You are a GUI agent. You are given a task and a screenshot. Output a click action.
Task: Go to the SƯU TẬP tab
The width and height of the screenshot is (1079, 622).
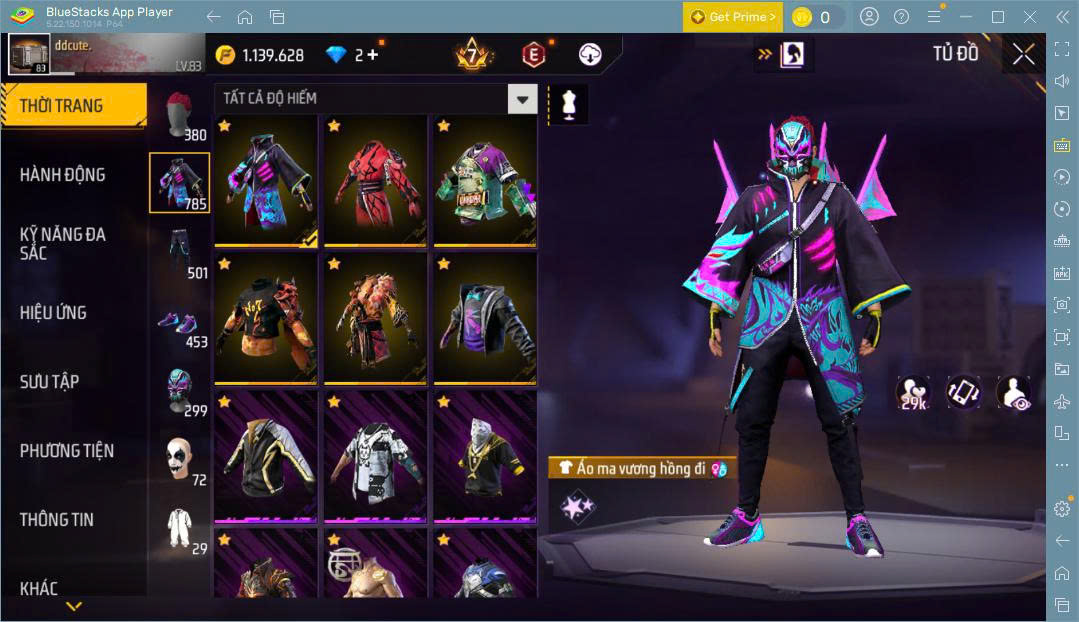49,382
